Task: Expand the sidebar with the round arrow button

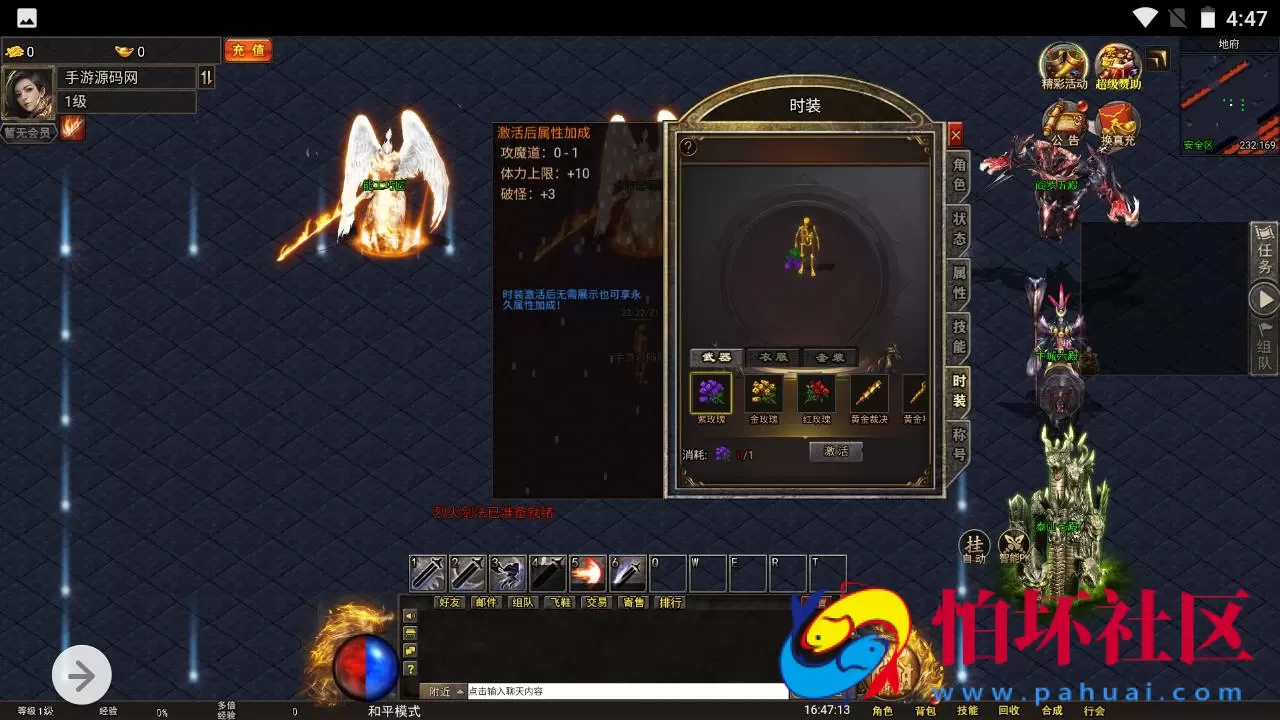Action: click(82, 674)
